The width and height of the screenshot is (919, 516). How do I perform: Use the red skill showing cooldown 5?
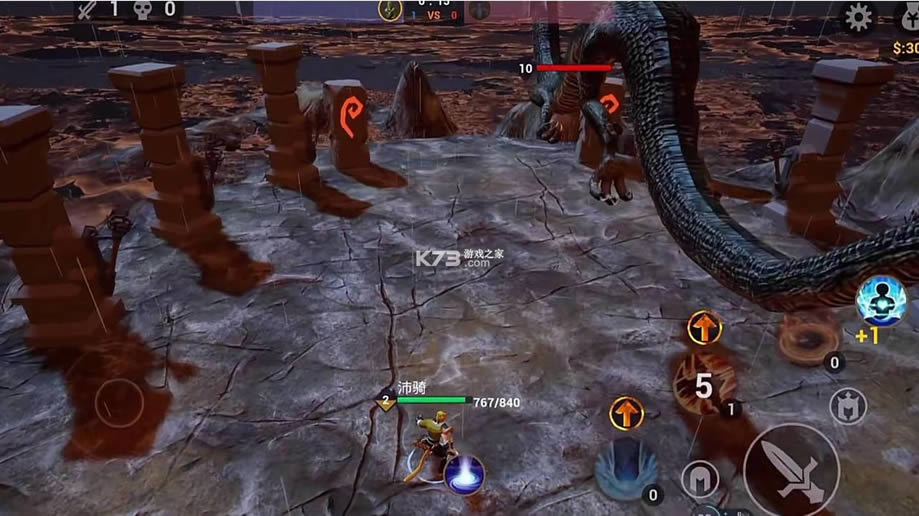click(704, 384)
